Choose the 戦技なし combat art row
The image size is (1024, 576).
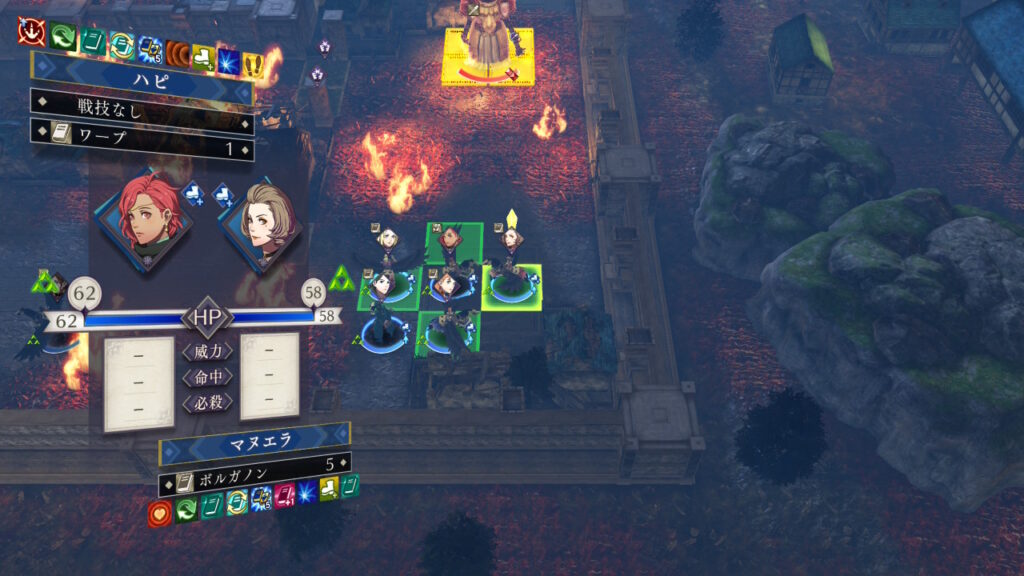click(142, 105)
